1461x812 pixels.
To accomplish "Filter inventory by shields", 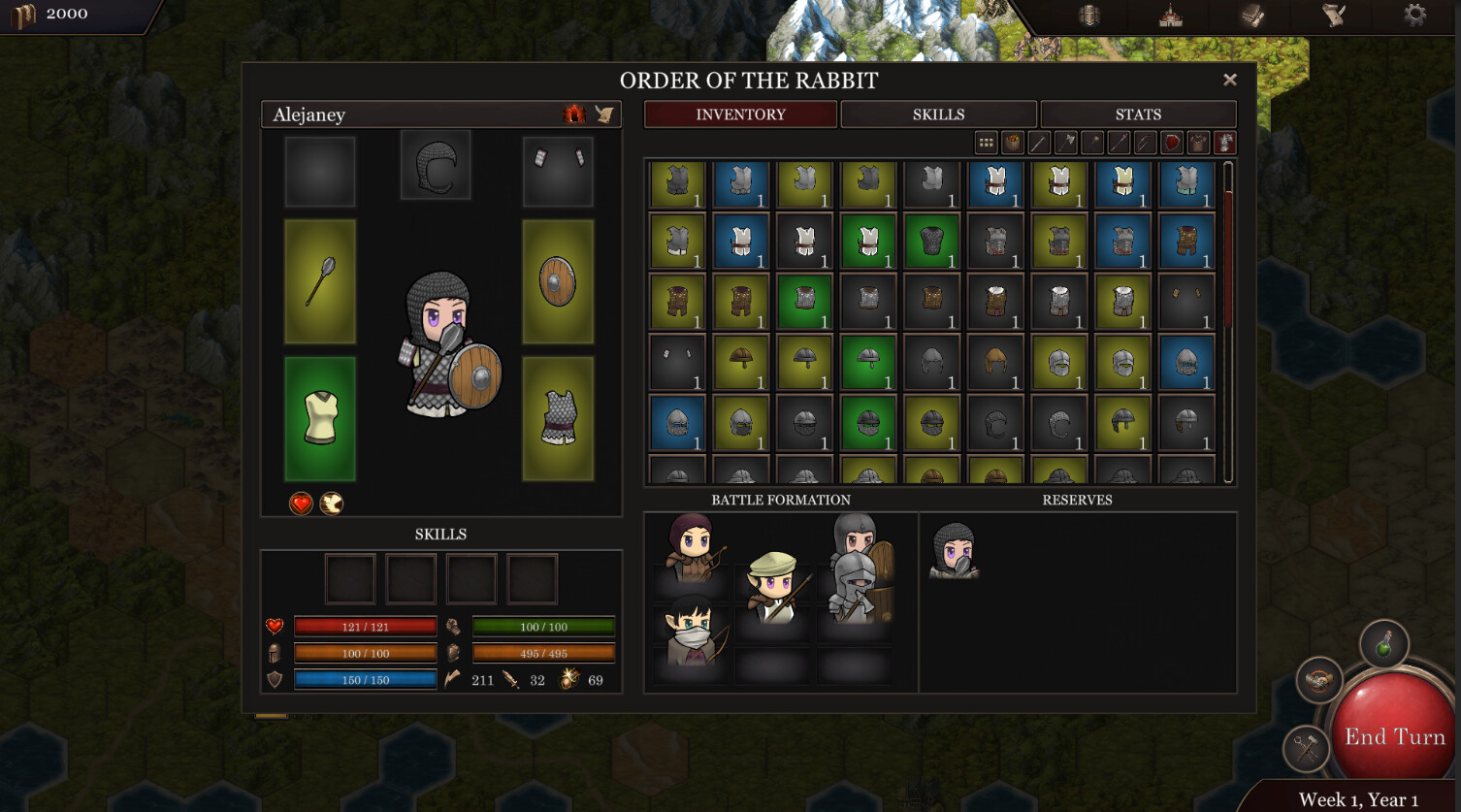I will [x=1170, y=143].
